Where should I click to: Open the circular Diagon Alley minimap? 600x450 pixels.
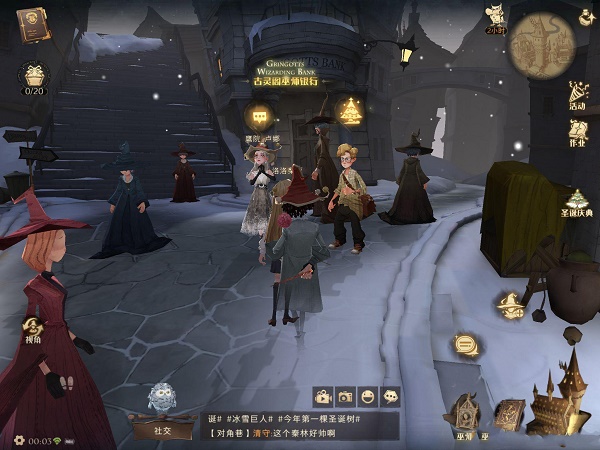click(541, 46)
